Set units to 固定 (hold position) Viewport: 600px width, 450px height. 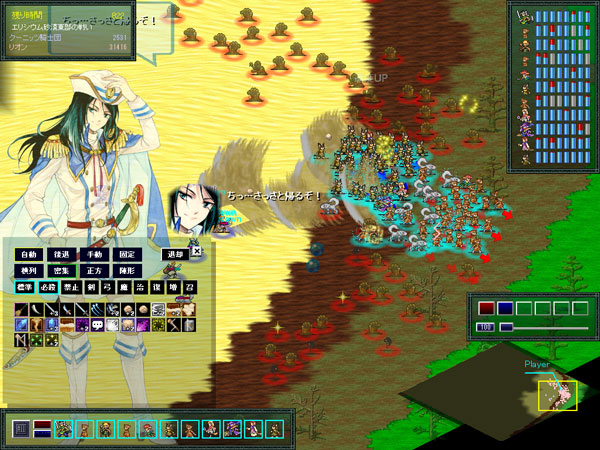click(x=127, y=255)
